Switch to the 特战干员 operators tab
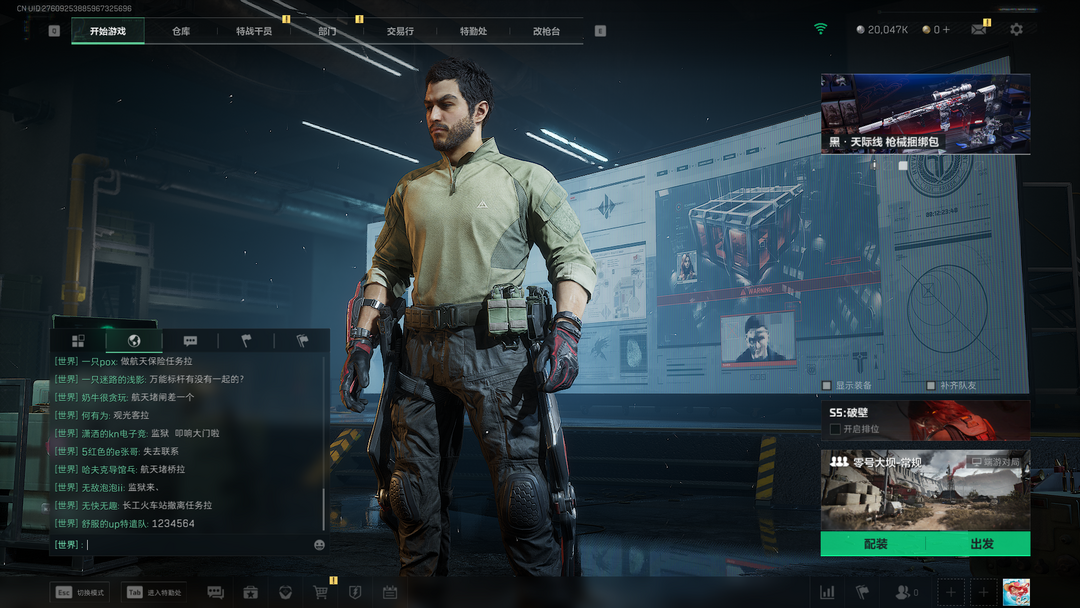This screenshot has width=1080, height=608. [x=254, y=31]
